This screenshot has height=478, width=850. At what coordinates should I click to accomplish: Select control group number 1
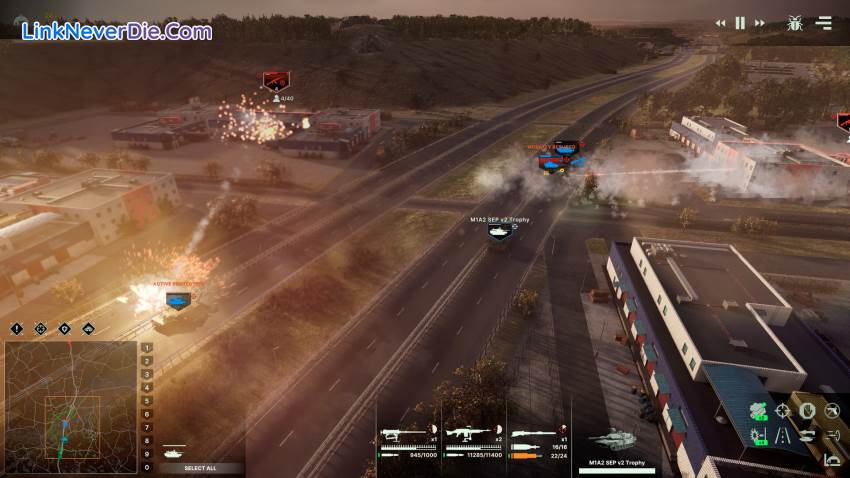[x=147, y=349]
